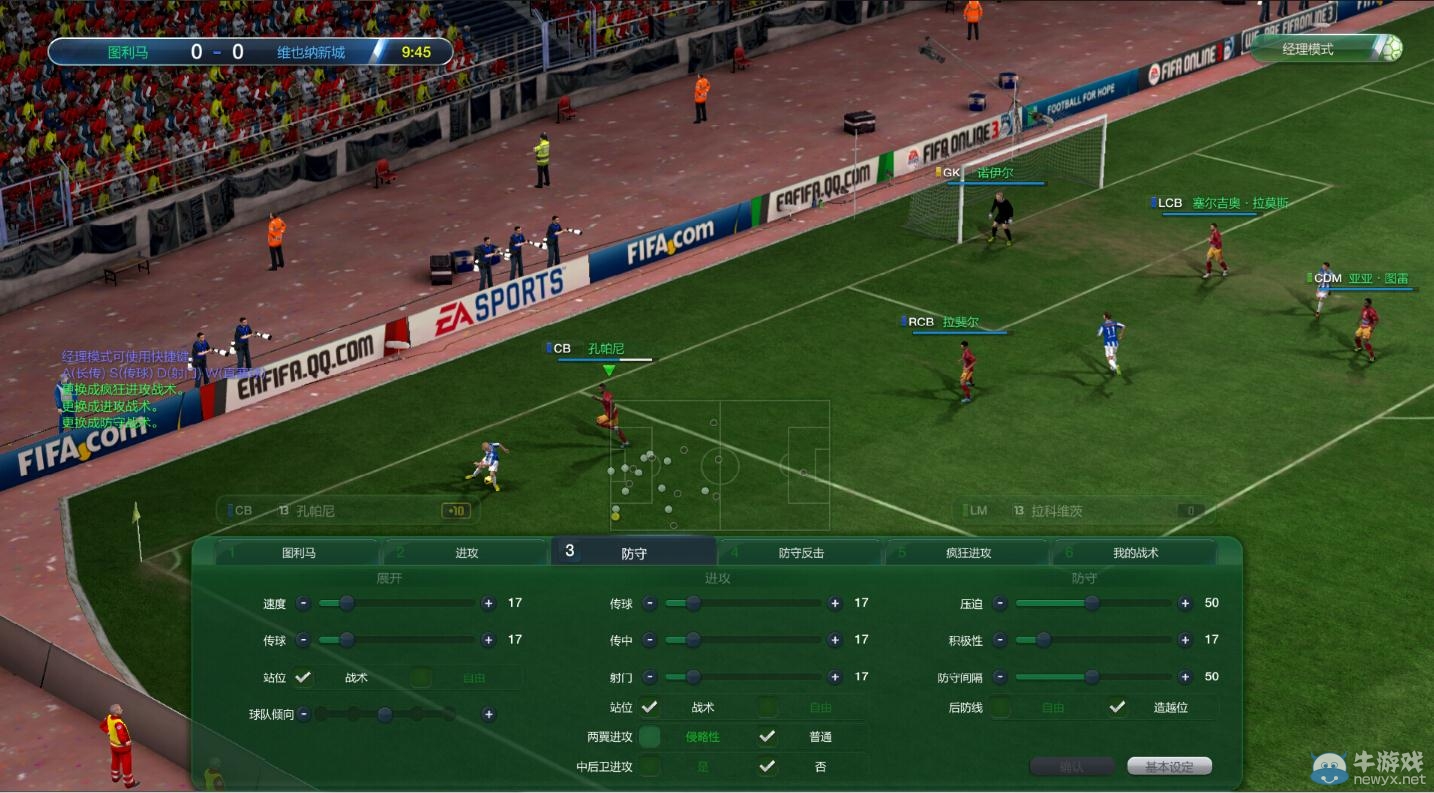Click the 积极性 slider handle

(1043, 639)
